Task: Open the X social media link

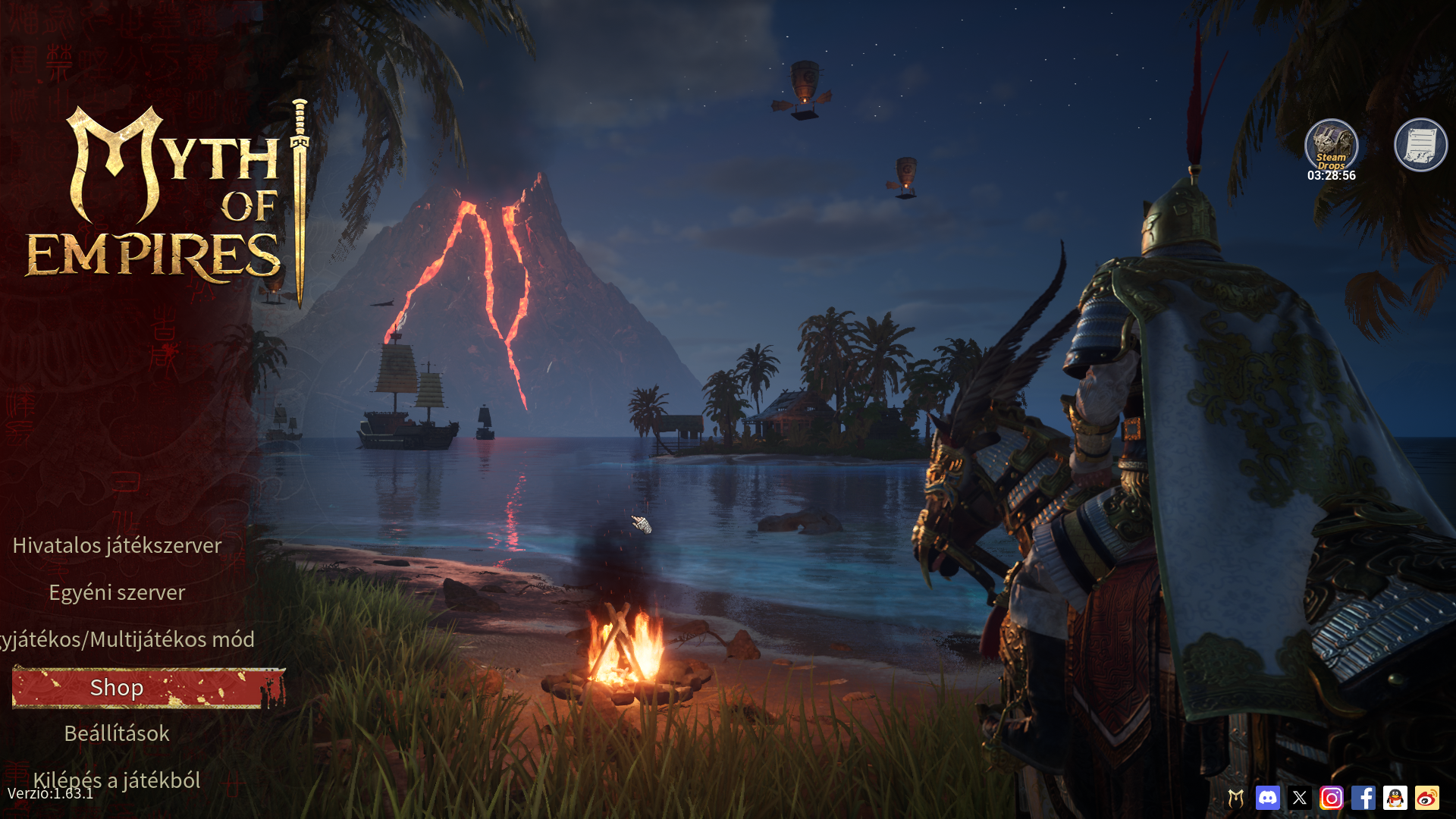Action: pyautogui.click(x=1300, y=798)
